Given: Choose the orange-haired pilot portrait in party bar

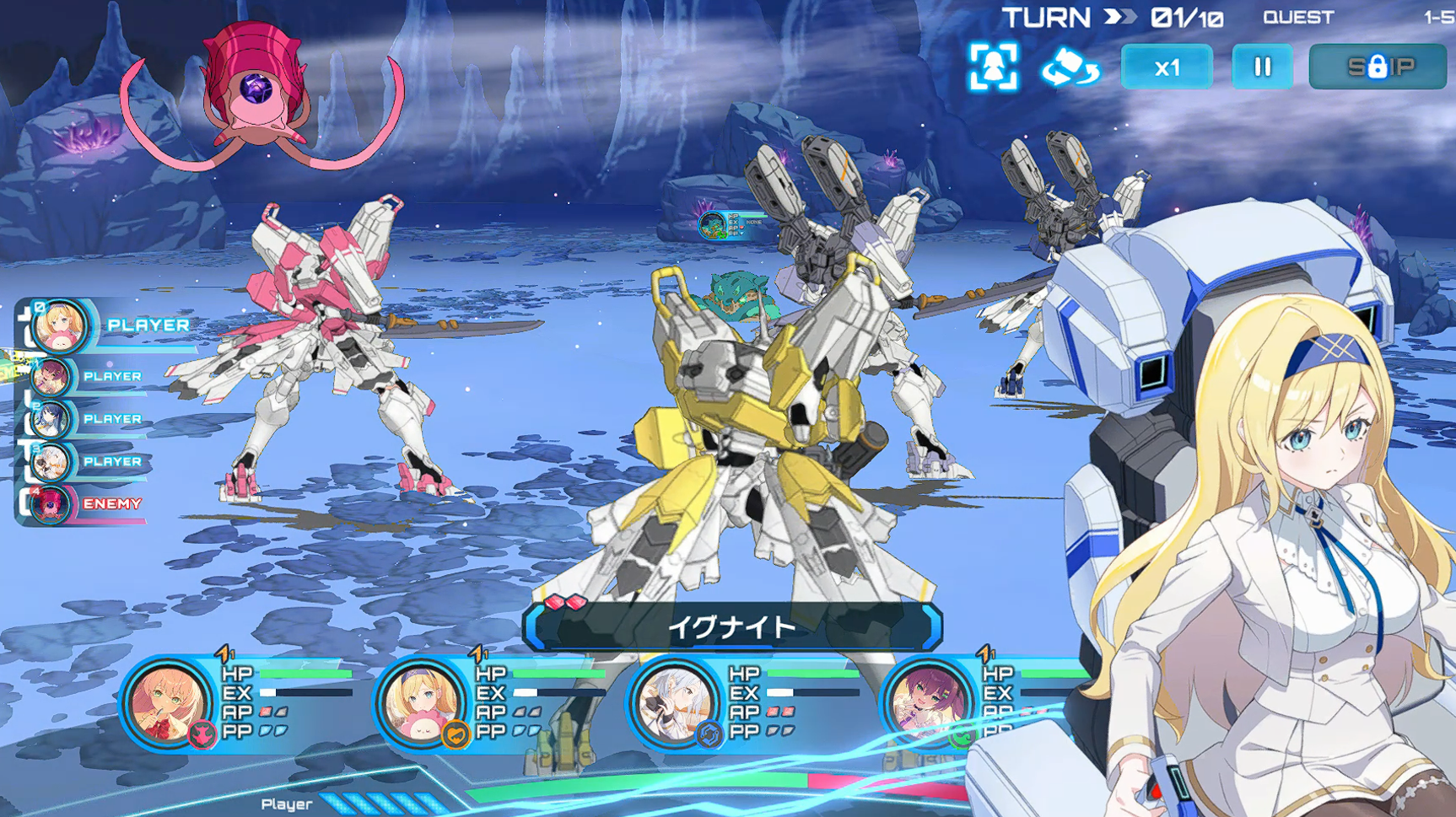Looking at the screenshot, I should pyautogui.click(x=166, y=704).
